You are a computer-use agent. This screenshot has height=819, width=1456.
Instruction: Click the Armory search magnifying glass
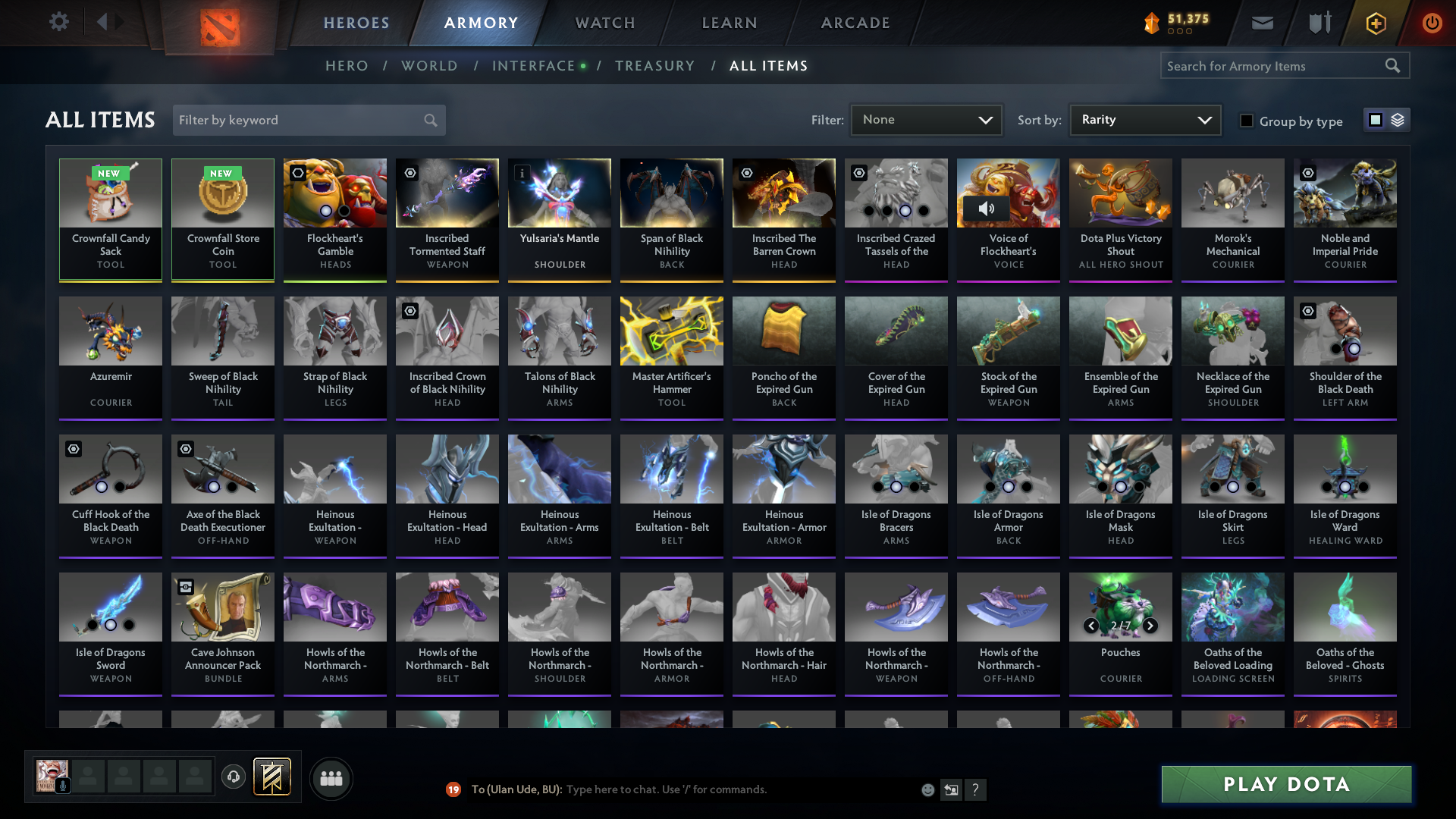1393,65
